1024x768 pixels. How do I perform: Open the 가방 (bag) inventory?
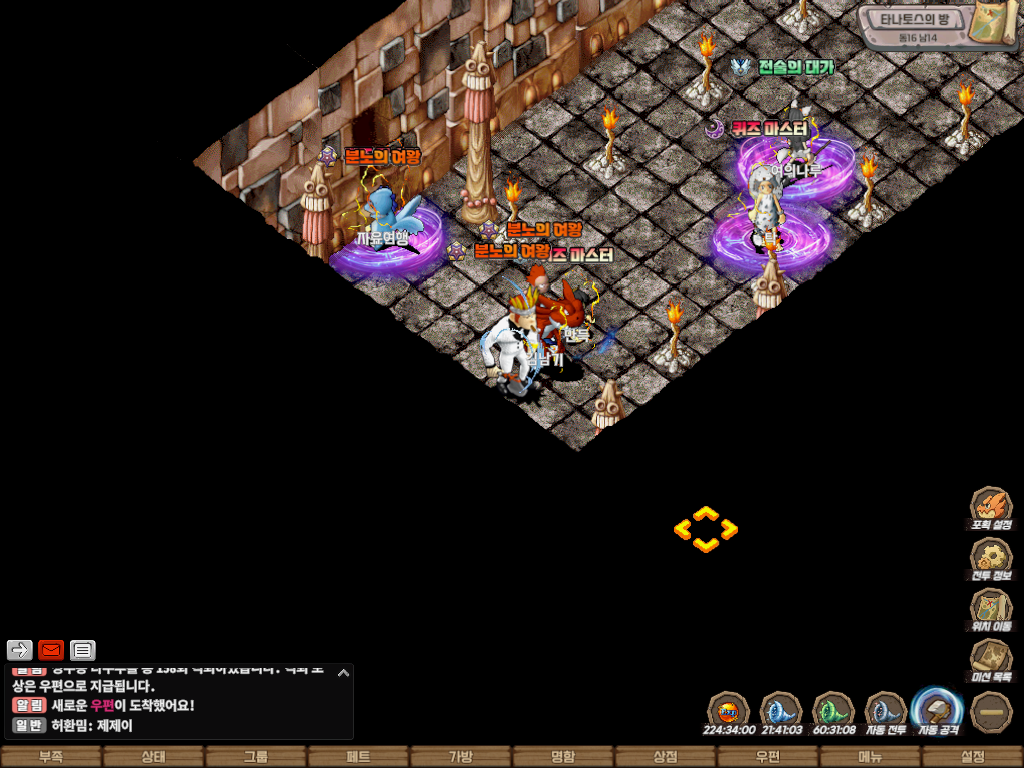point(460,757)
